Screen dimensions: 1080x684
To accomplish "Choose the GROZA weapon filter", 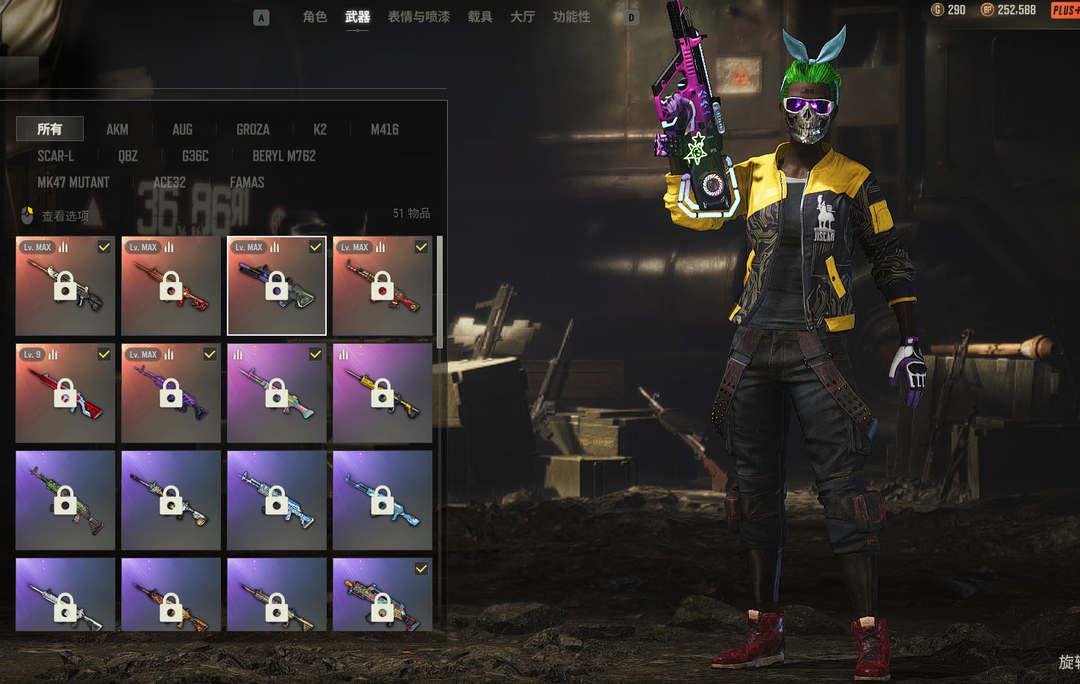I will click(252, 129).
